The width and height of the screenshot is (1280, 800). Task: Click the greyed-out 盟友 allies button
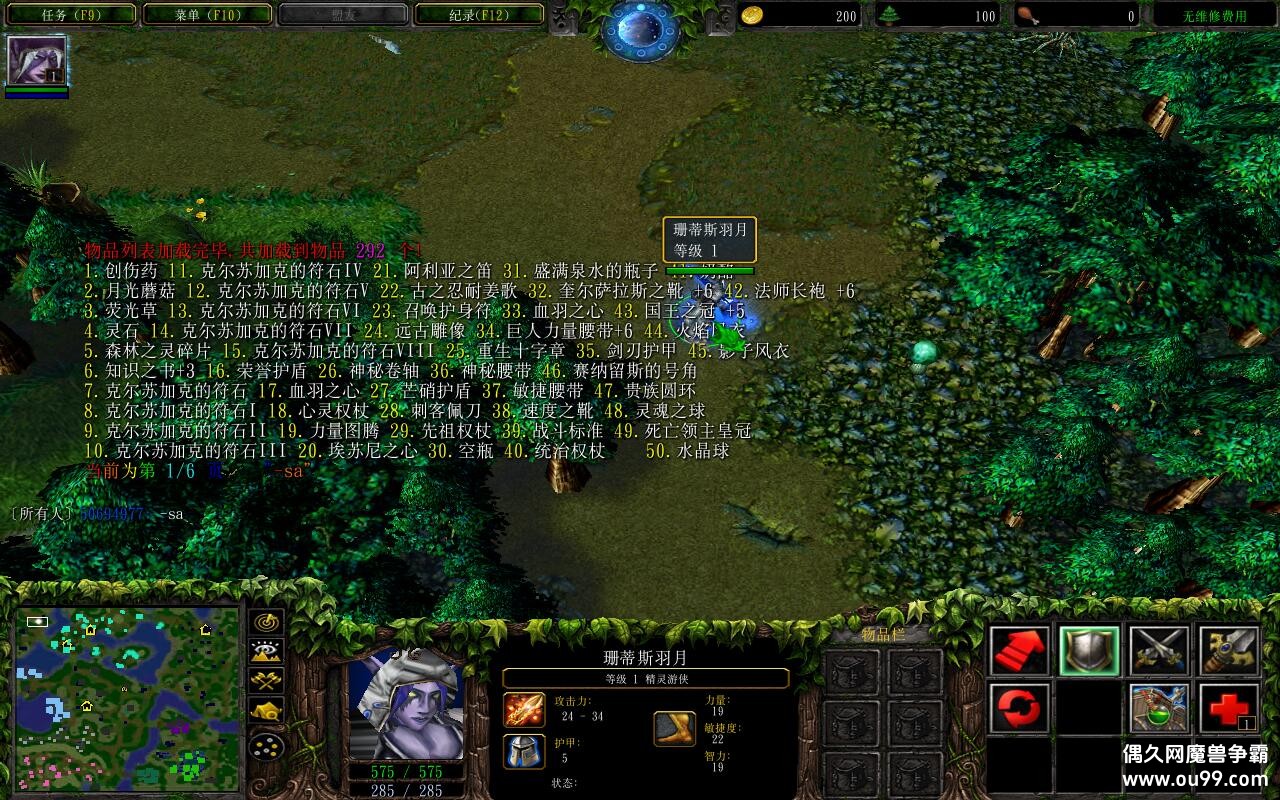click(x=343, y=15)
